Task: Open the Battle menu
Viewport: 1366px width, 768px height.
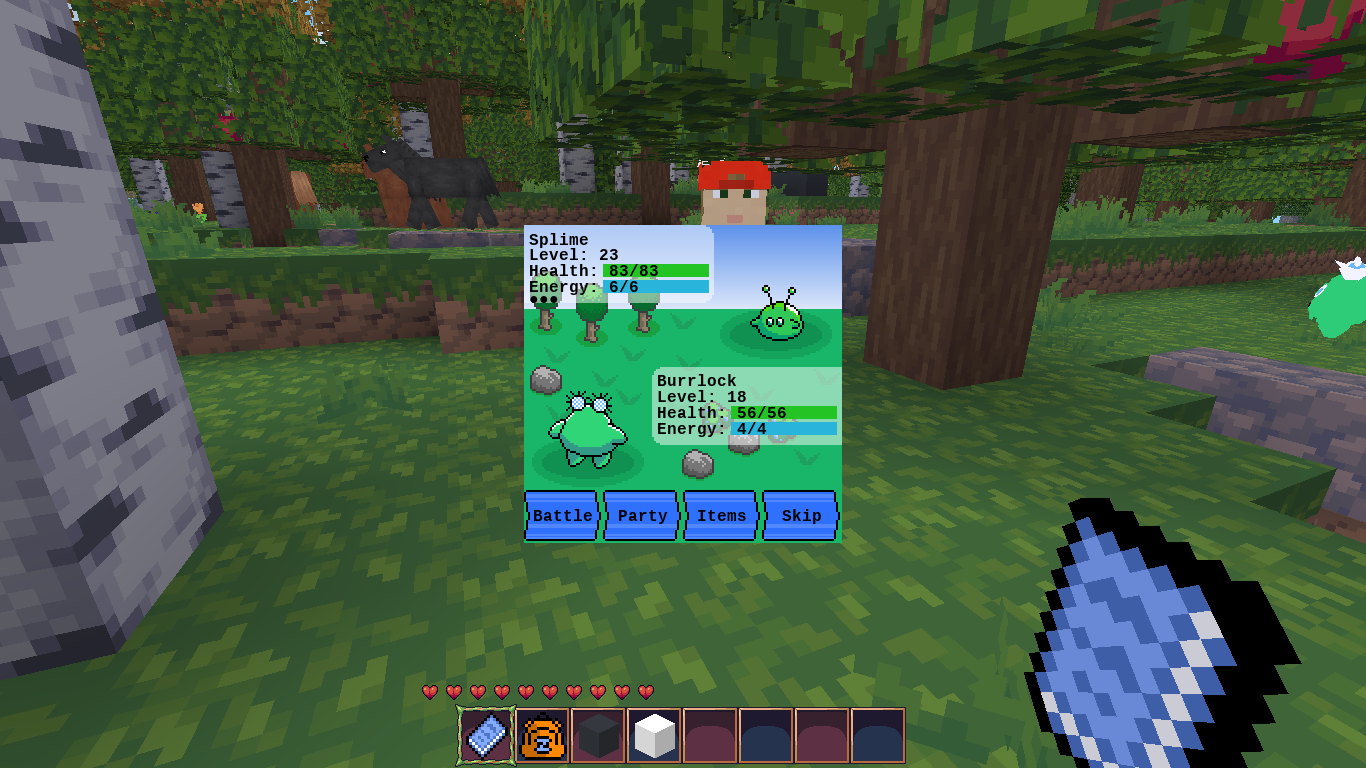Action: coord(561,515)
